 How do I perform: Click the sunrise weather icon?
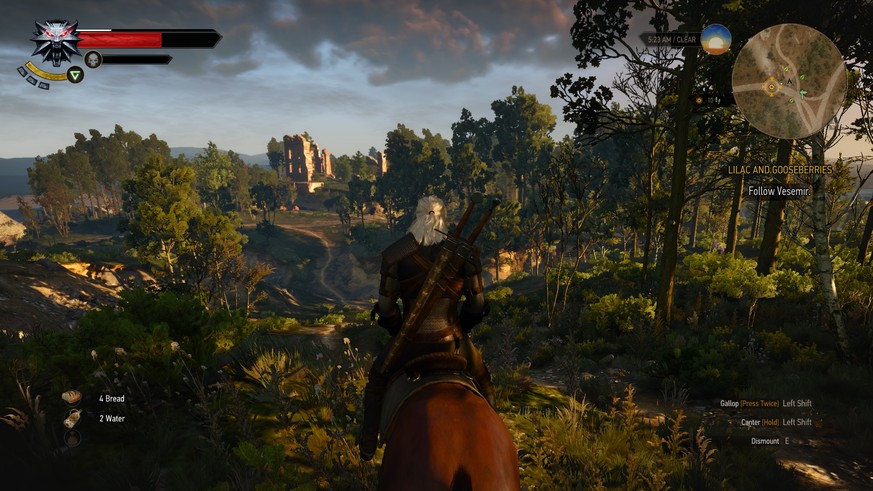[x=715, y=39]
